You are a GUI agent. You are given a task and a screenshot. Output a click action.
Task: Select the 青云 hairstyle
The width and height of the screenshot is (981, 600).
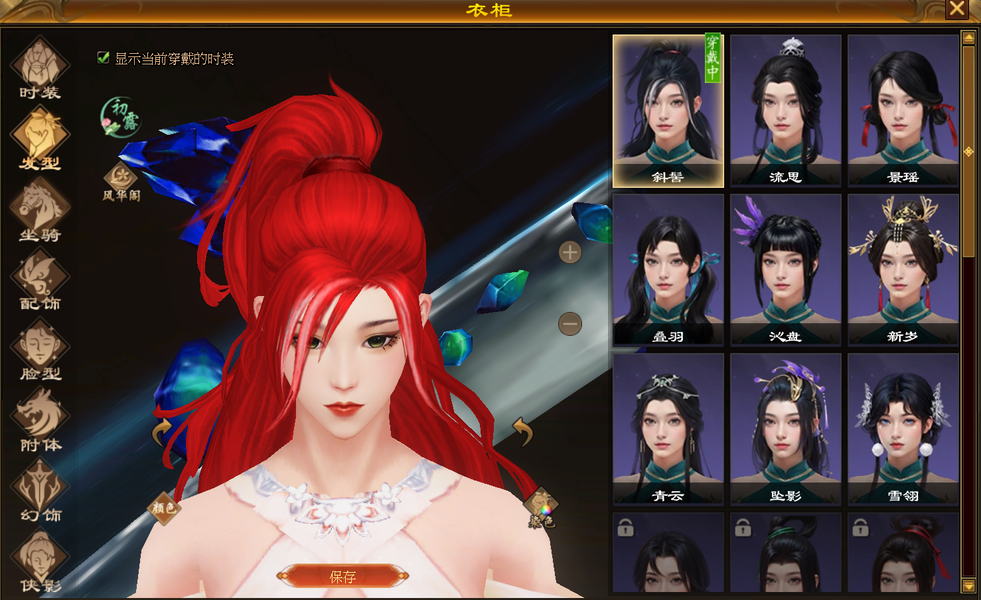(x=668, y=427)
